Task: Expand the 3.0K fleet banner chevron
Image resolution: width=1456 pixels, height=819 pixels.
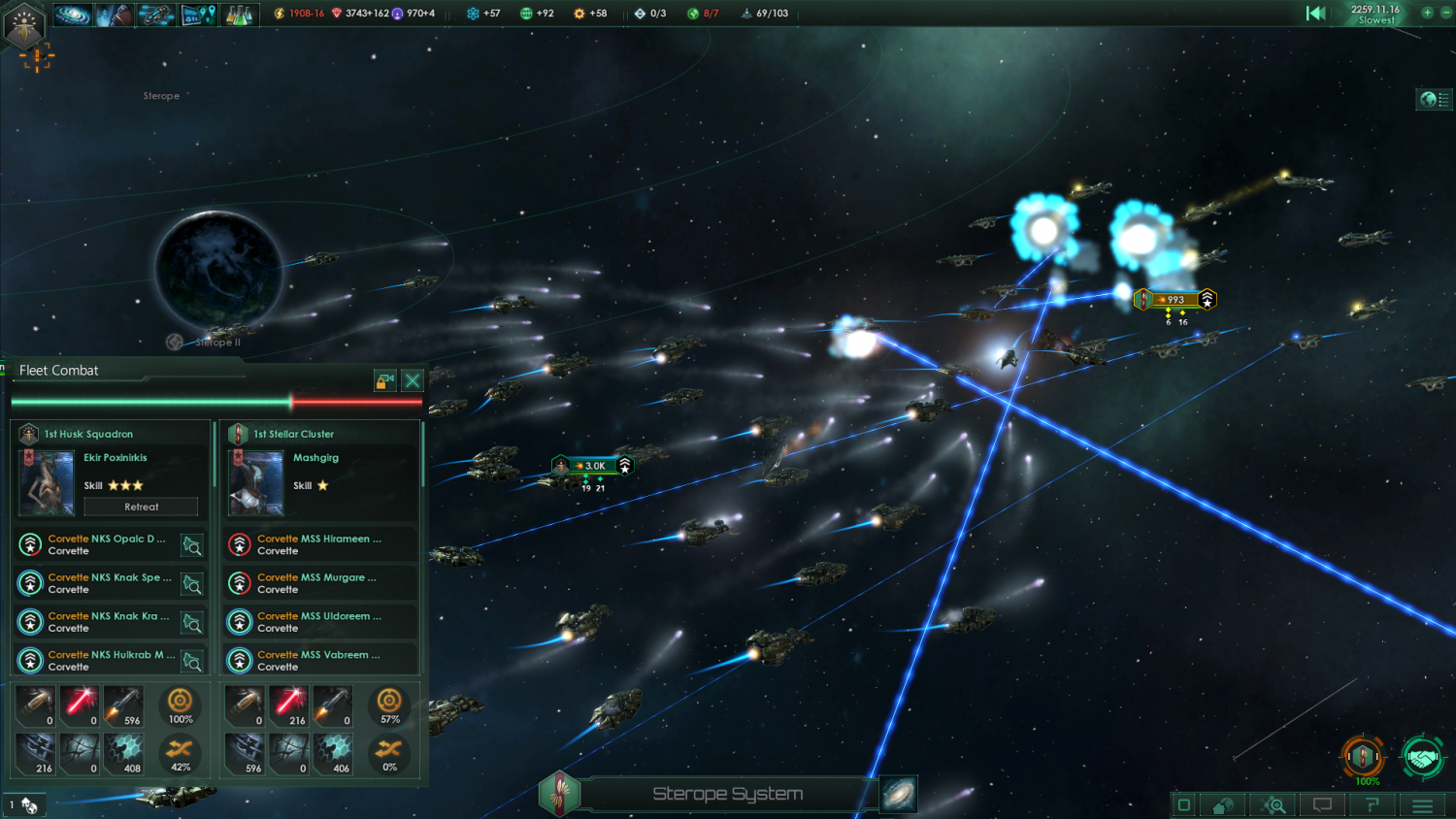Action: (x=625, y=466)
